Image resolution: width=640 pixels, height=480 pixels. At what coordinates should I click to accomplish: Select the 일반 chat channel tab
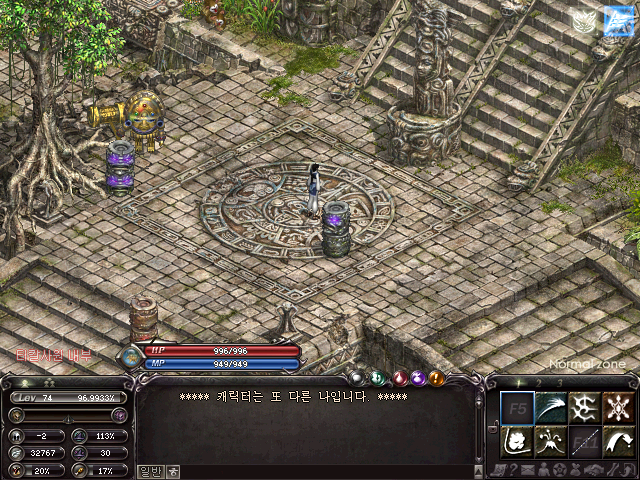149,470
